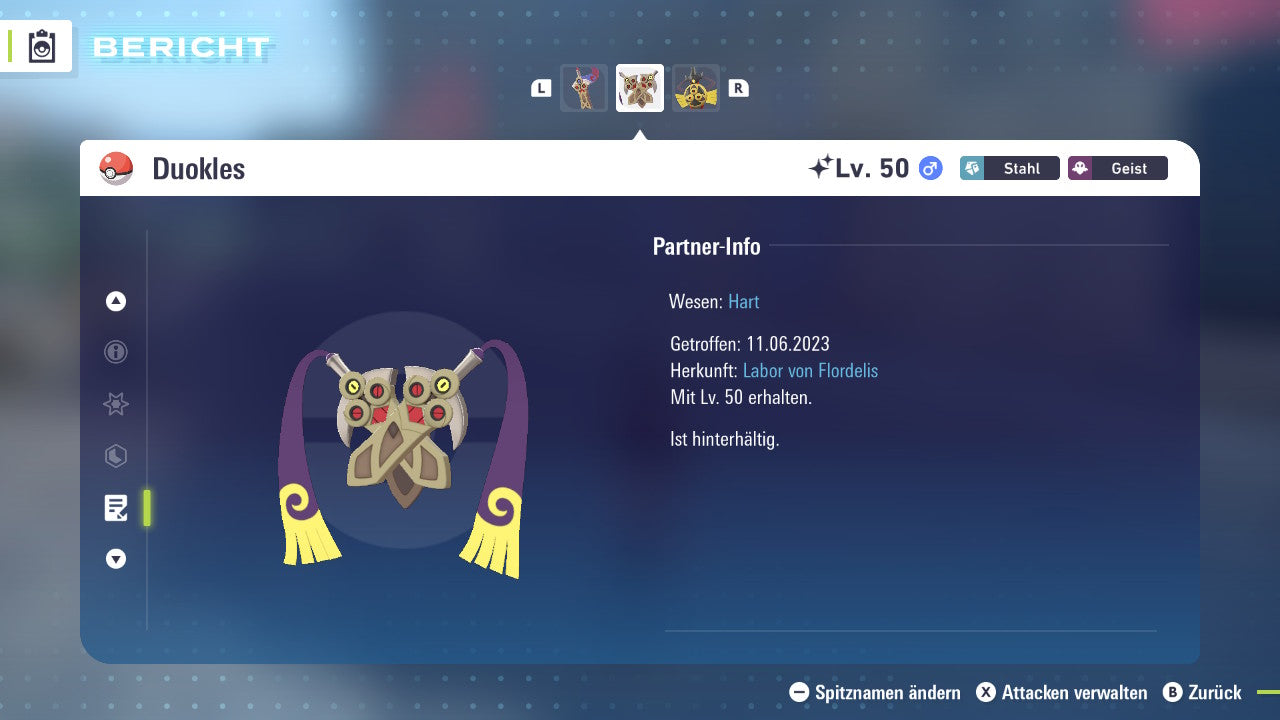Click the shiny star icon beside Lv. 50

pyautogui.click(x=822, y=166)
